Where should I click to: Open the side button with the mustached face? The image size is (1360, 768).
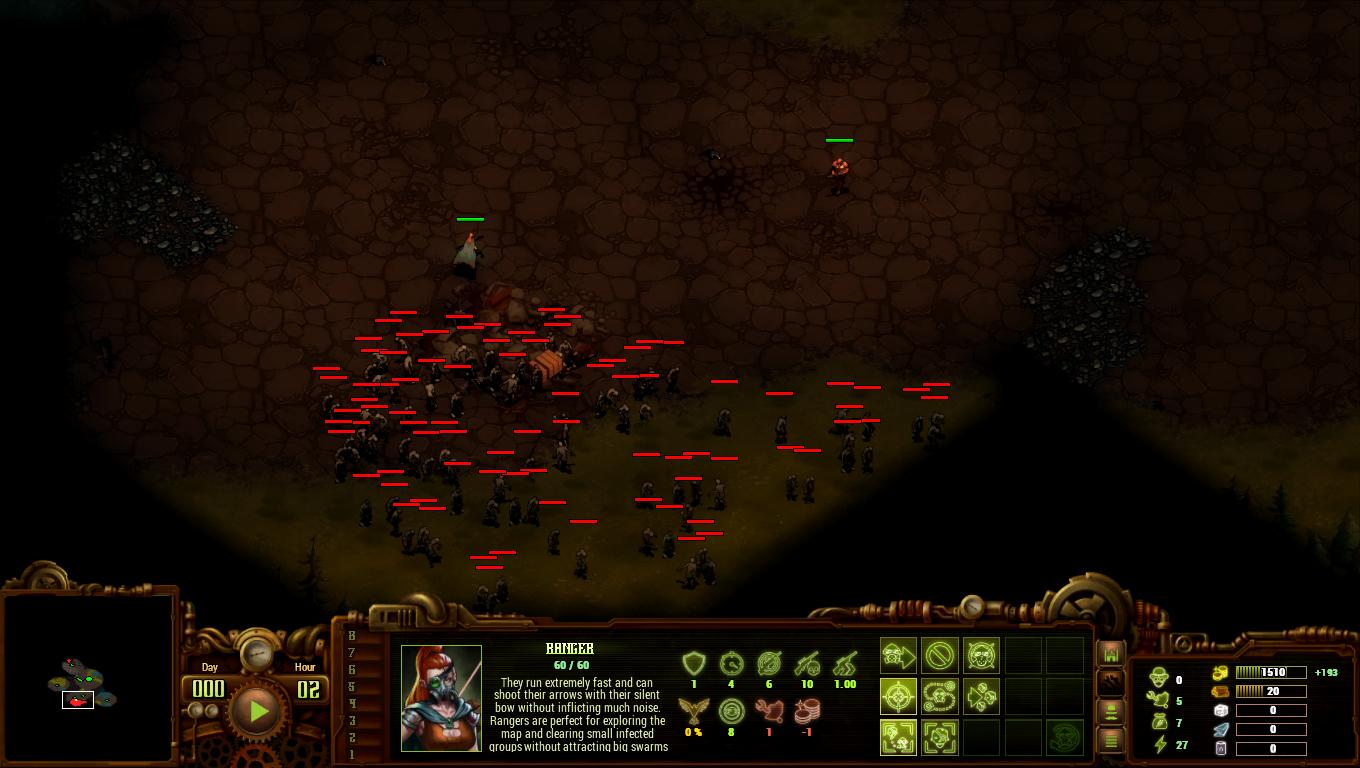(x=1110, y=711)
